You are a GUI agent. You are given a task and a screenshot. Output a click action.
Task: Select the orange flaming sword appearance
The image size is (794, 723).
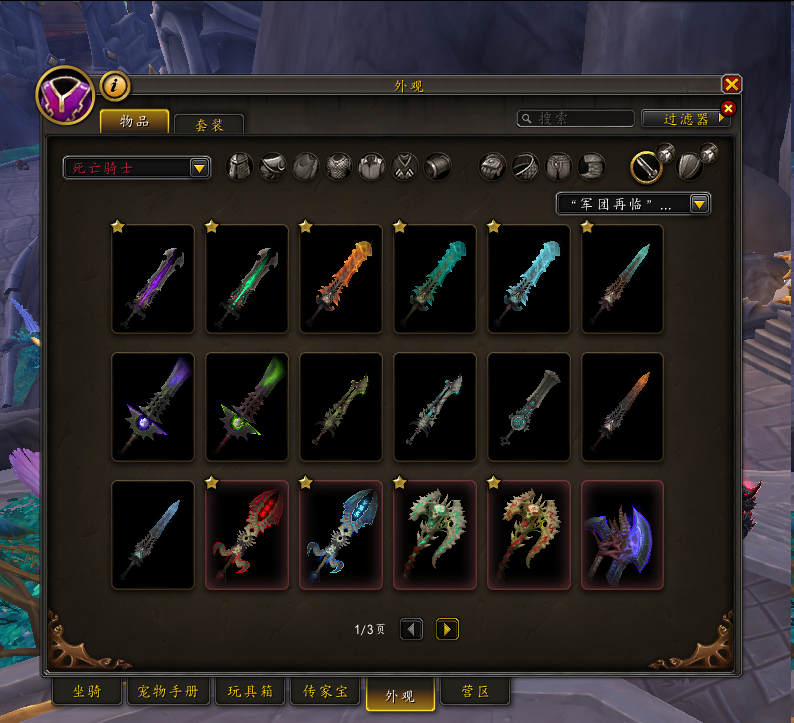click(x=341, y=279)
